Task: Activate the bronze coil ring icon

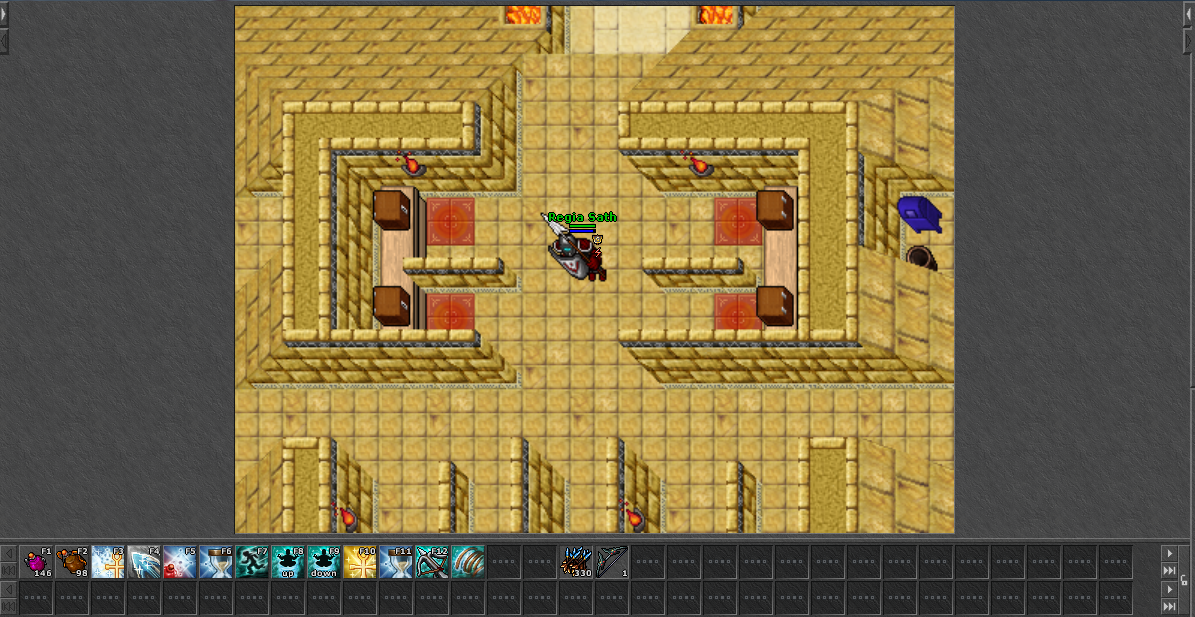Action: [x=468, y=562]
